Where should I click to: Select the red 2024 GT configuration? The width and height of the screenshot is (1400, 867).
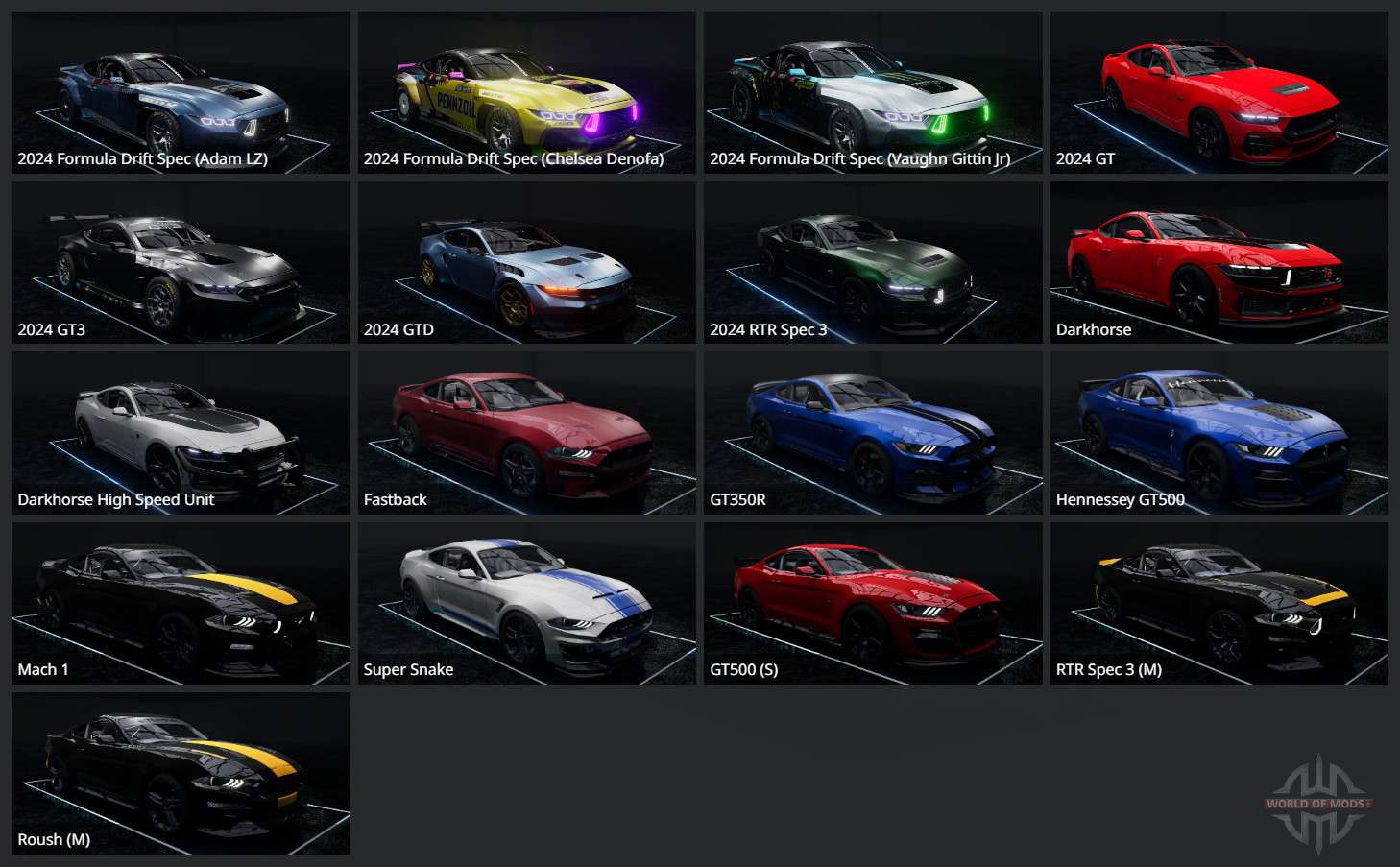(x=1219, y=93)
